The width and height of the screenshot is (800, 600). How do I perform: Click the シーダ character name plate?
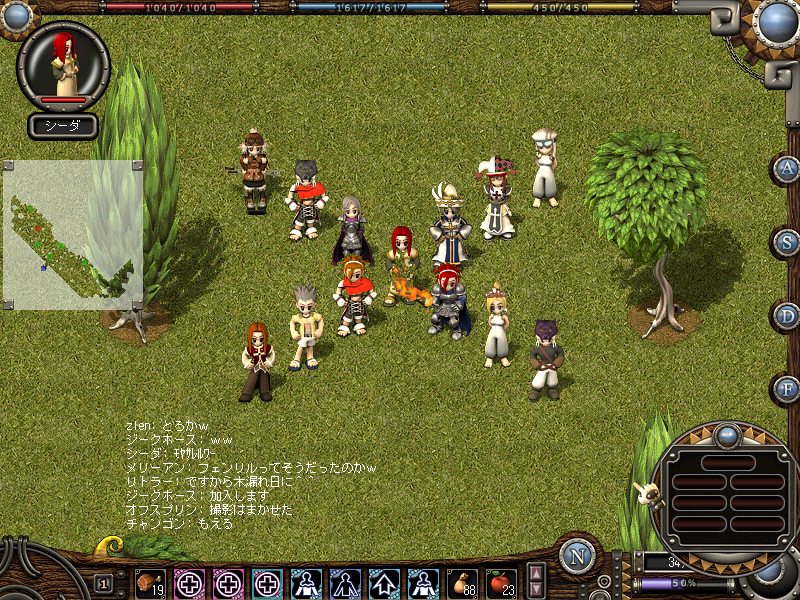[63, 126]
